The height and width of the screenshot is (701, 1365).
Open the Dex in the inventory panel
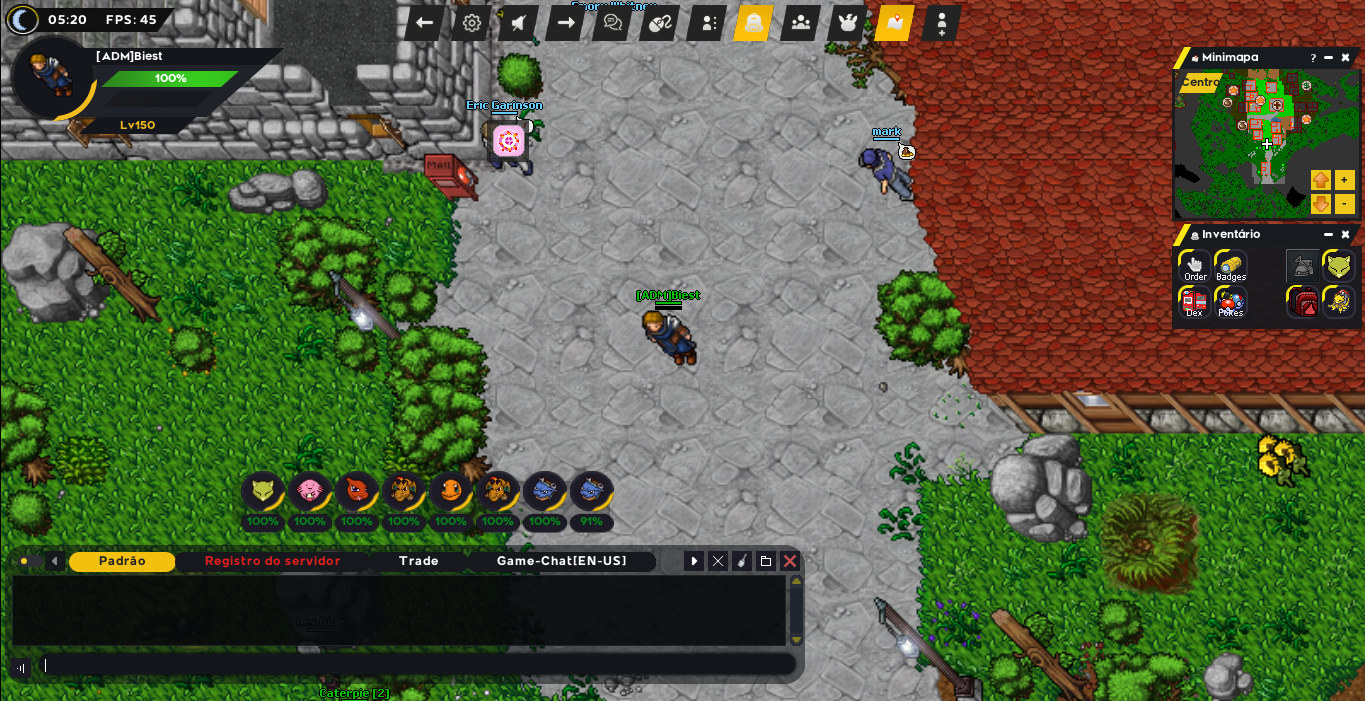point(1195,302)
